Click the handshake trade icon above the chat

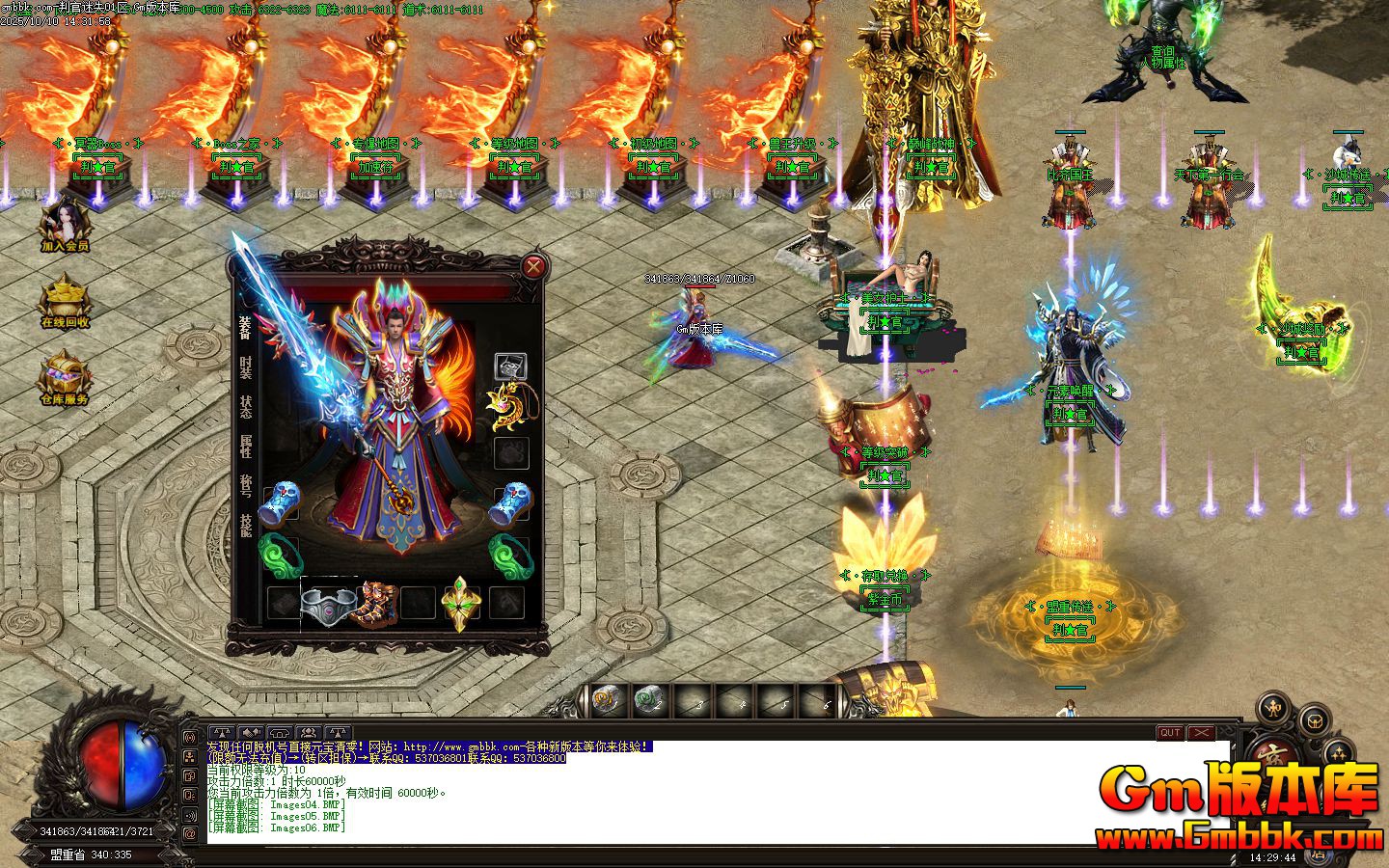click(x=249, y=733)
